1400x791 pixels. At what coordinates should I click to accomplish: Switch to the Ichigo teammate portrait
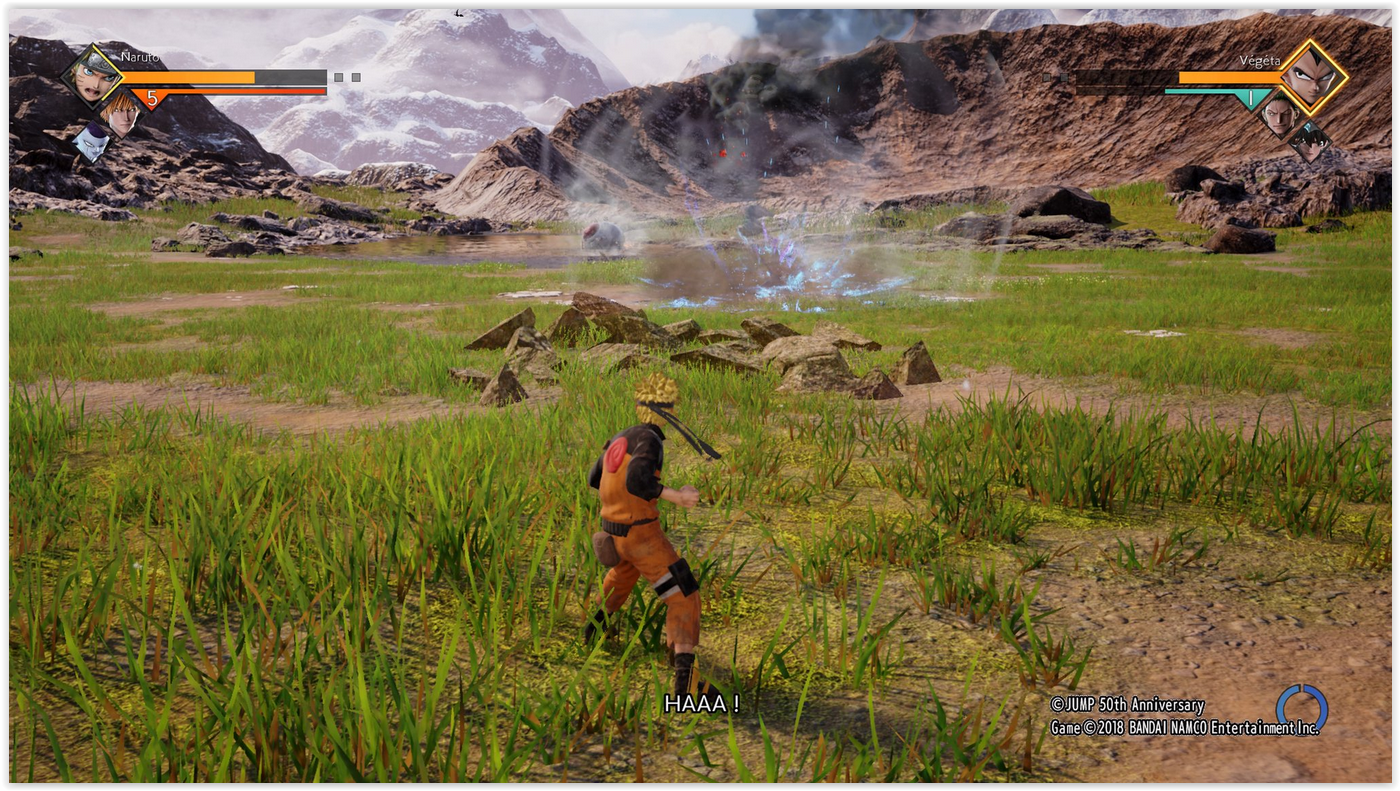coord(122,112)
